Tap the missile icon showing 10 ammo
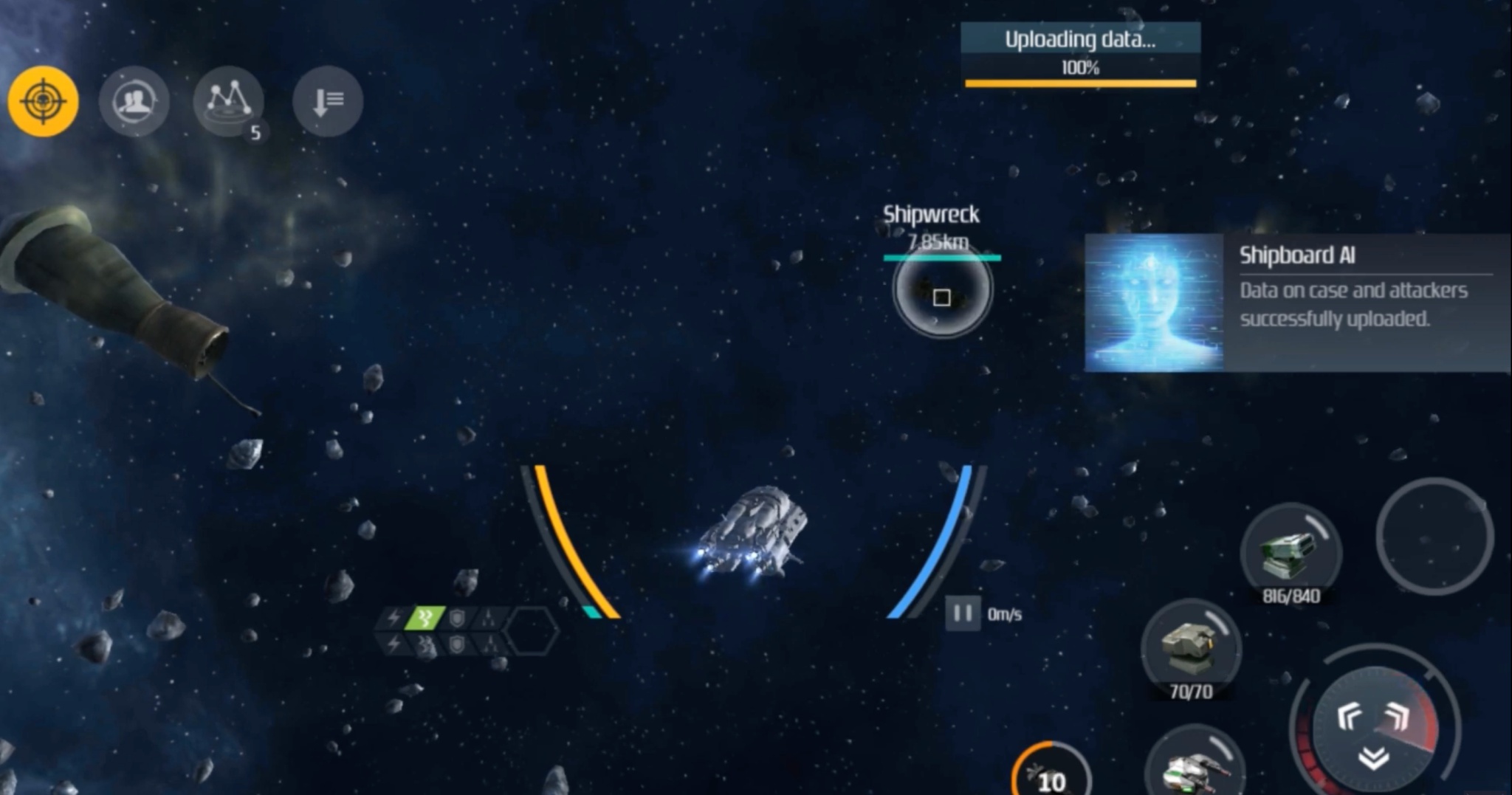This screenshot has width=1512, height=795. click(x=1054, y=775)
